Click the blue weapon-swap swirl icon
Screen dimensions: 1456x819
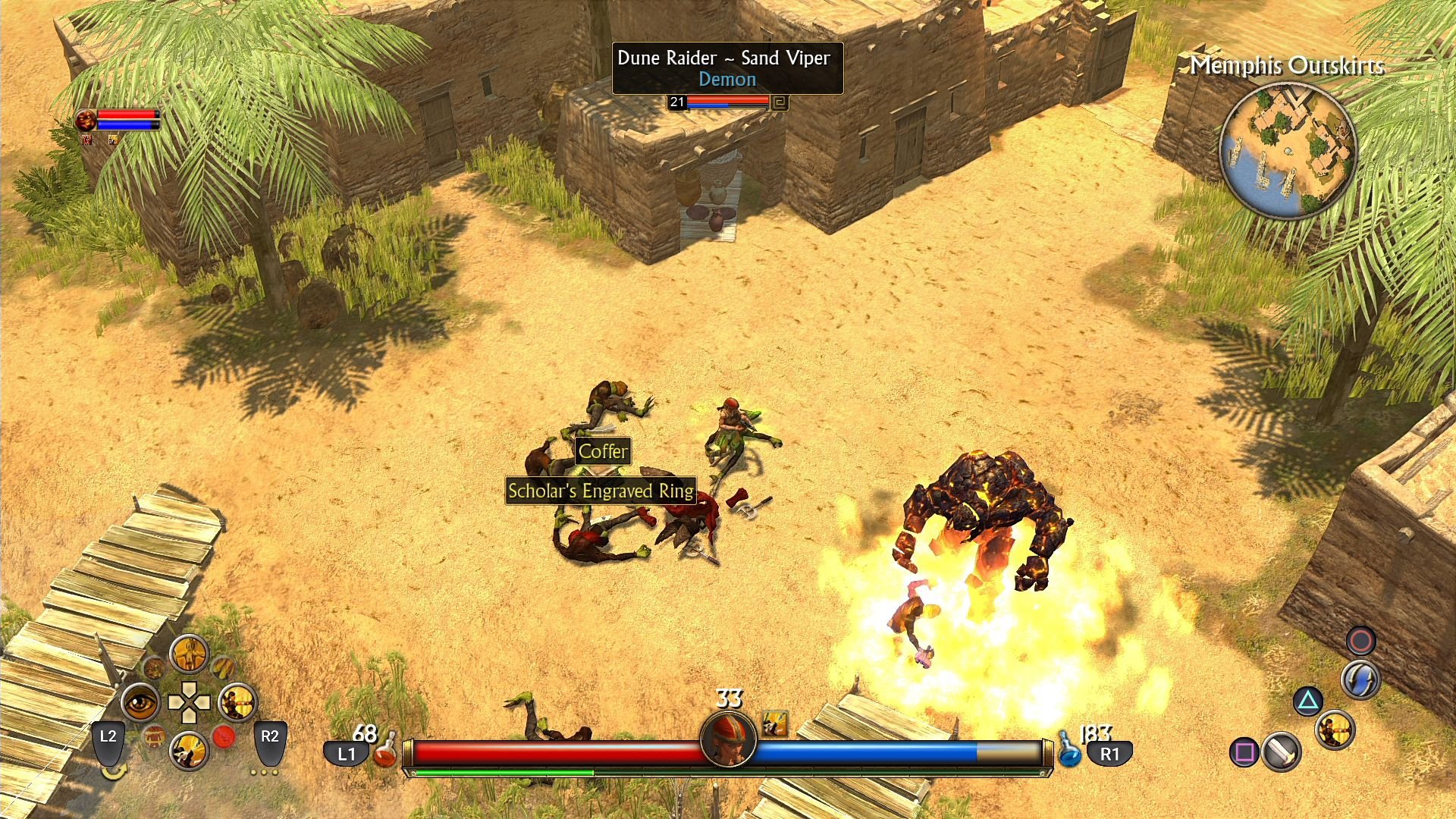tap(1360, 679)
